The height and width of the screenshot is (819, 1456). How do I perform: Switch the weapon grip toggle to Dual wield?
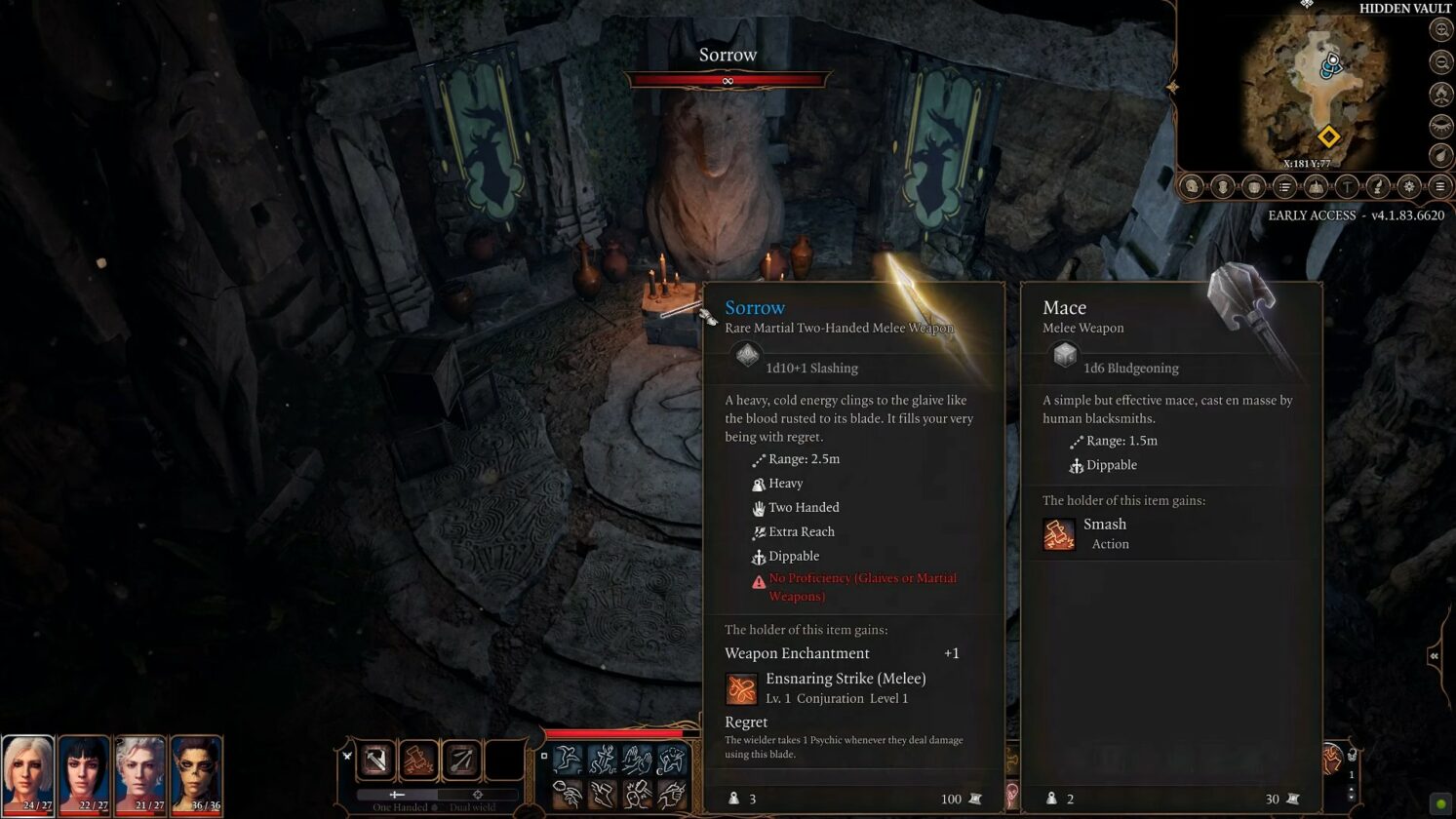coord(480,795)
